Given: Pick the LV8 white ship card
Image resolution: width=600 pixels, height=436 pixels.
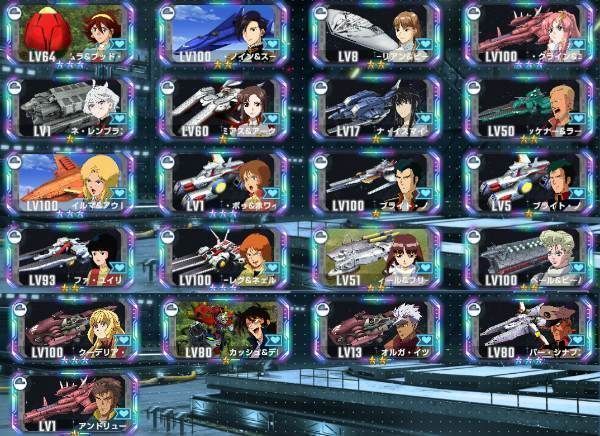Looking at the screenshot, I should click(x=375, y=33).
